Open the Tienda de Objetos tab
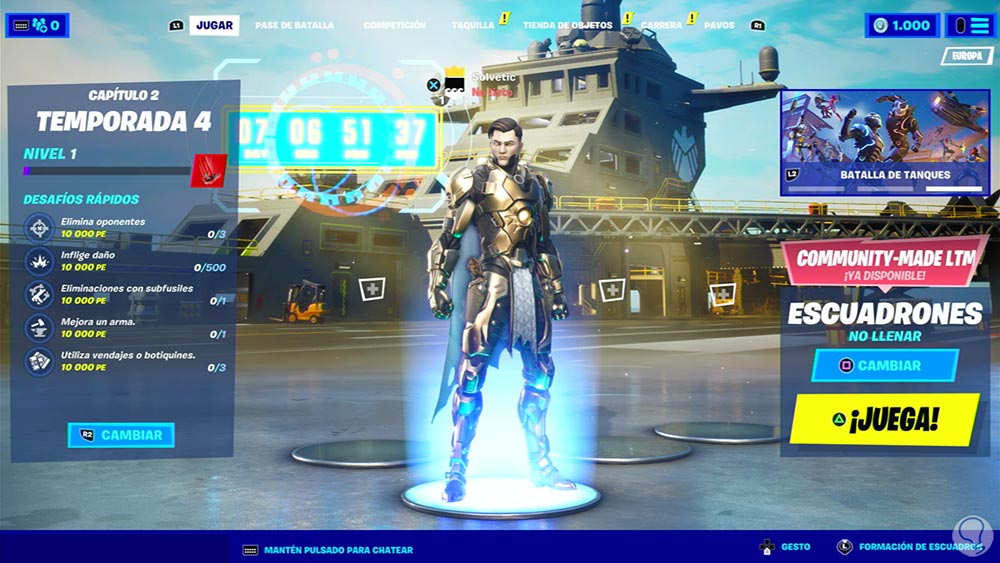This screenshot has height=563, width=1000. pyautogui.click(x=568, y=25)
